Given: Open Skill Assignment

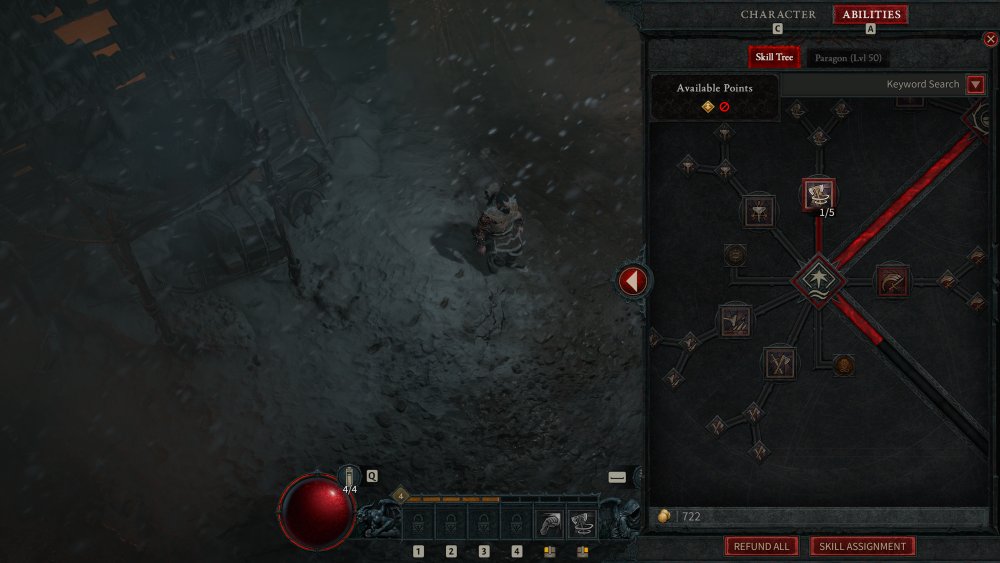Looking at the screenshot, I should coord(862,547).
